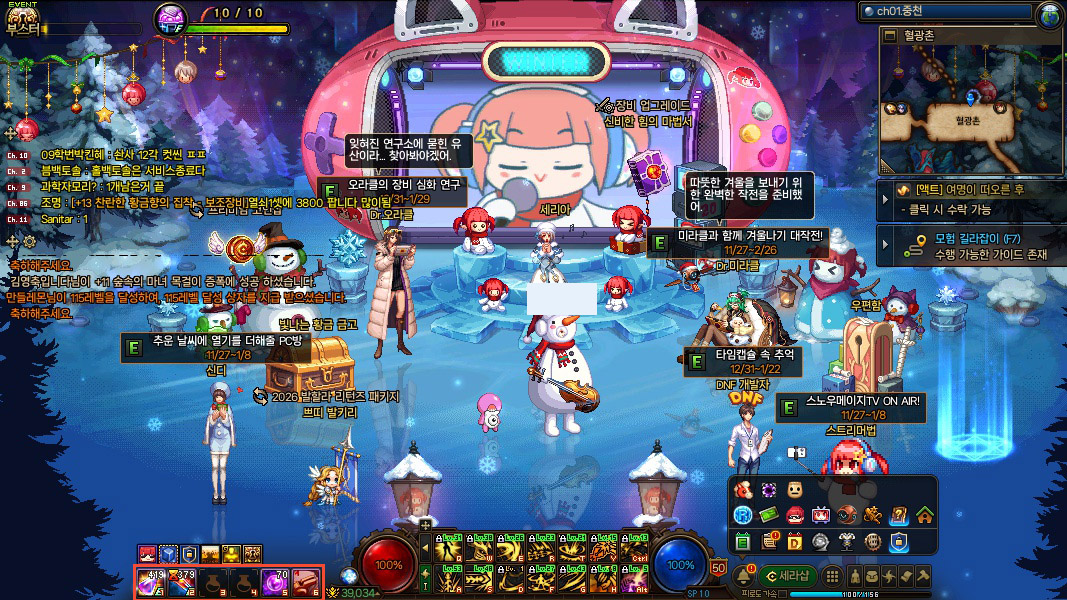Click the notification bell icon
This screenshot has height=600, width=1067.
coord(745,576)
